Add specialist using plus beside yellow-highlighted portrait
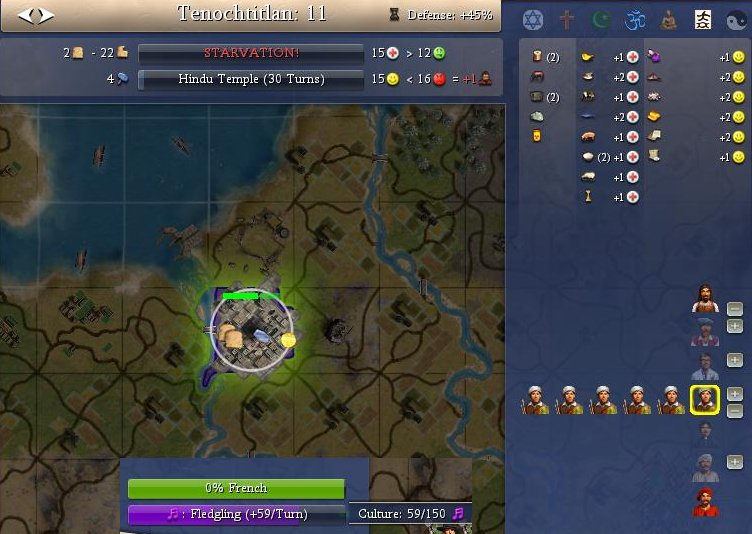752x534 pixels. (735, 394)
